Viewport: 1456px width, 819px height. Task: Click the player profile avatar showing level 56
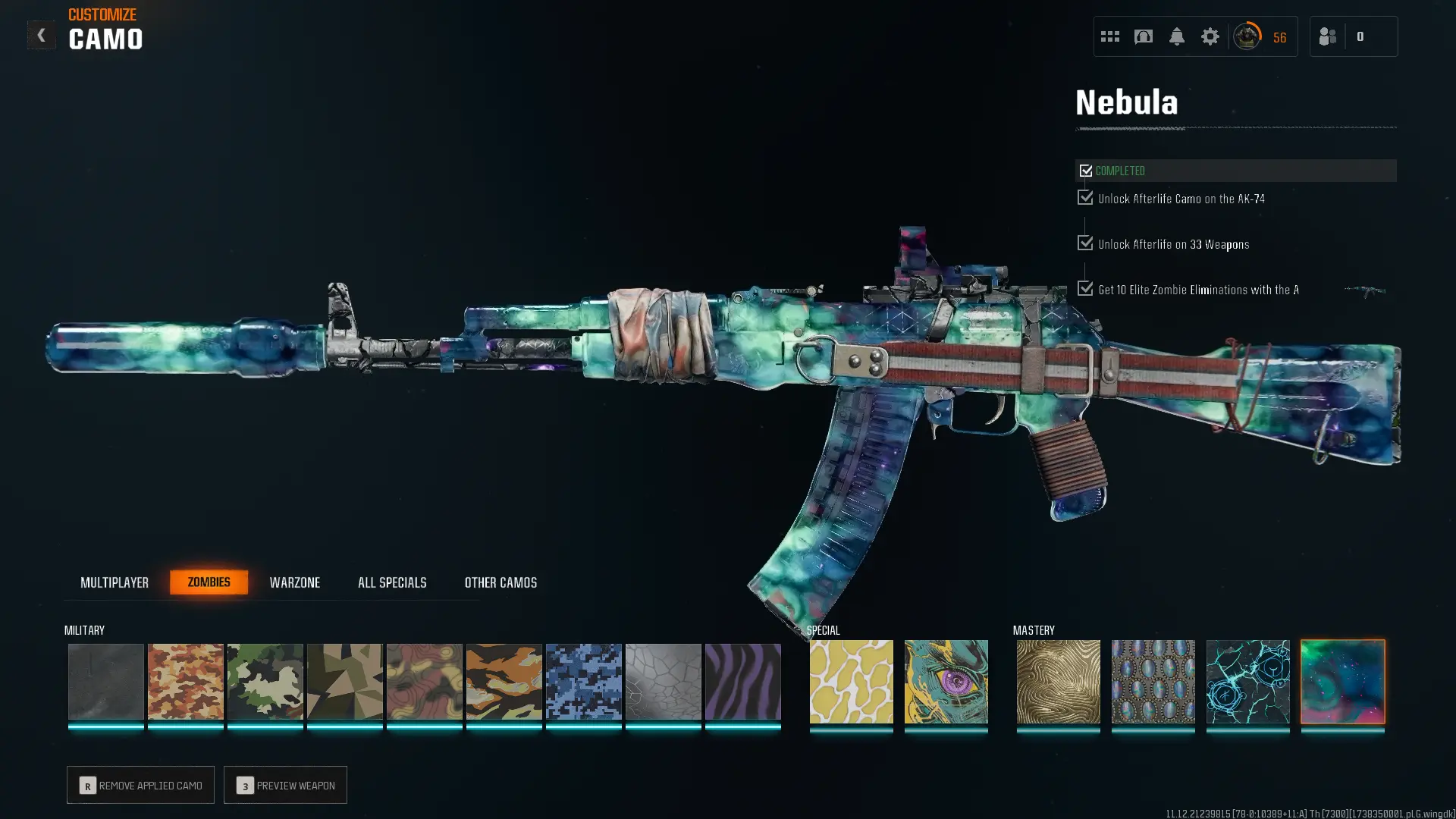(x=1247, y=36)
